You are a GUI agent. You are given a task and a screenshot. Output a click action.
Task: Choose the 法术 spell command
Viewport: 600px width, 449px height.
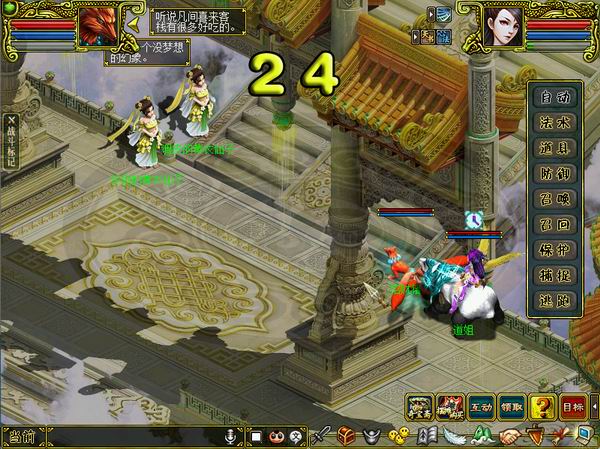click(556, 120)
